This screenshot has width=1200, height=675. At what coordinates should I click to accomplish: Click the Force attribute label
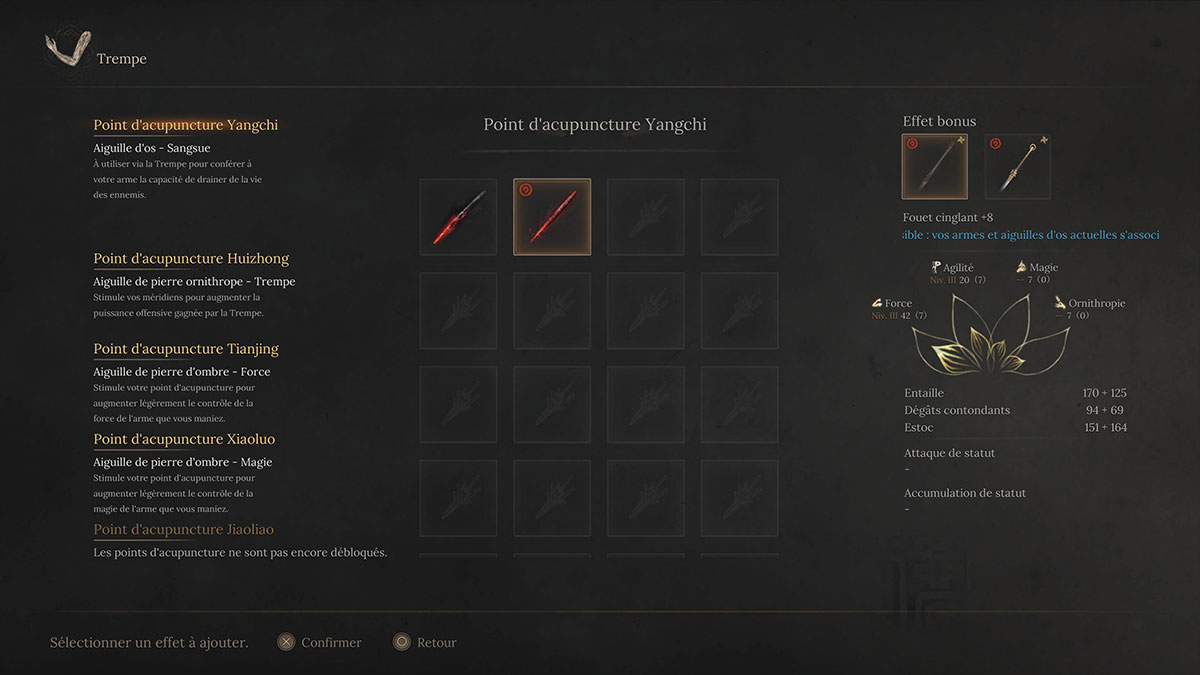[897, 303]
